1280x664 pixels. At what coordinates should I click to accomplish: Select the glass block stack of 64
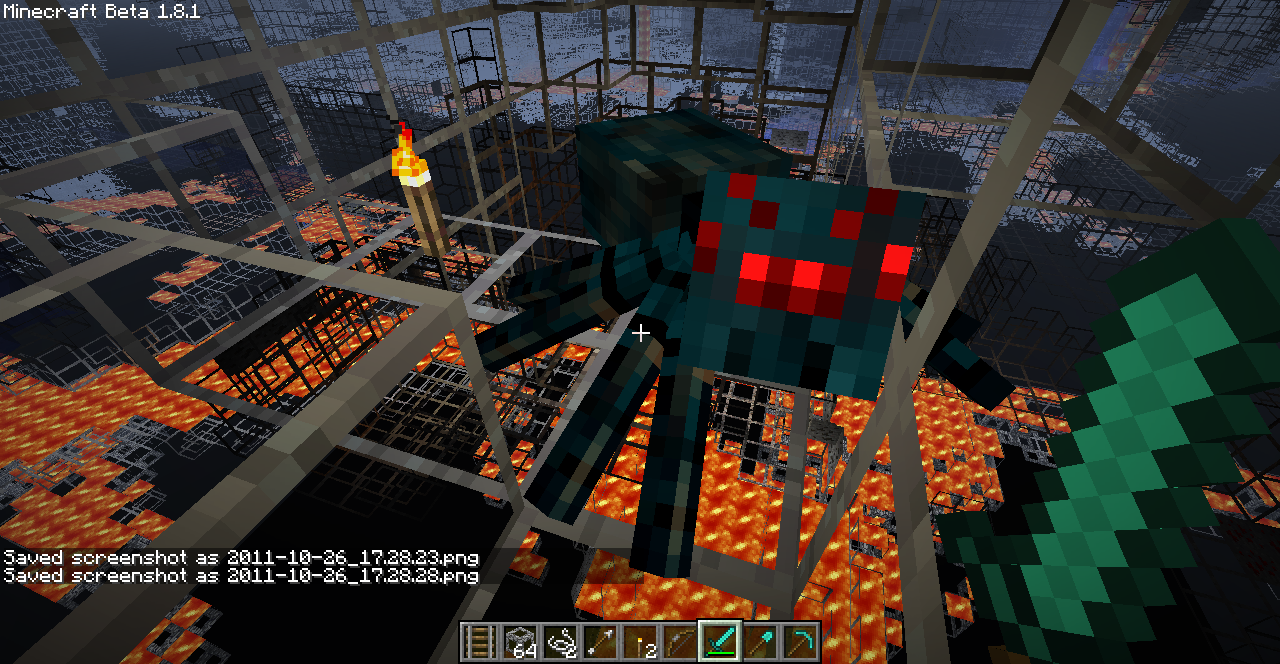(520, 641)
